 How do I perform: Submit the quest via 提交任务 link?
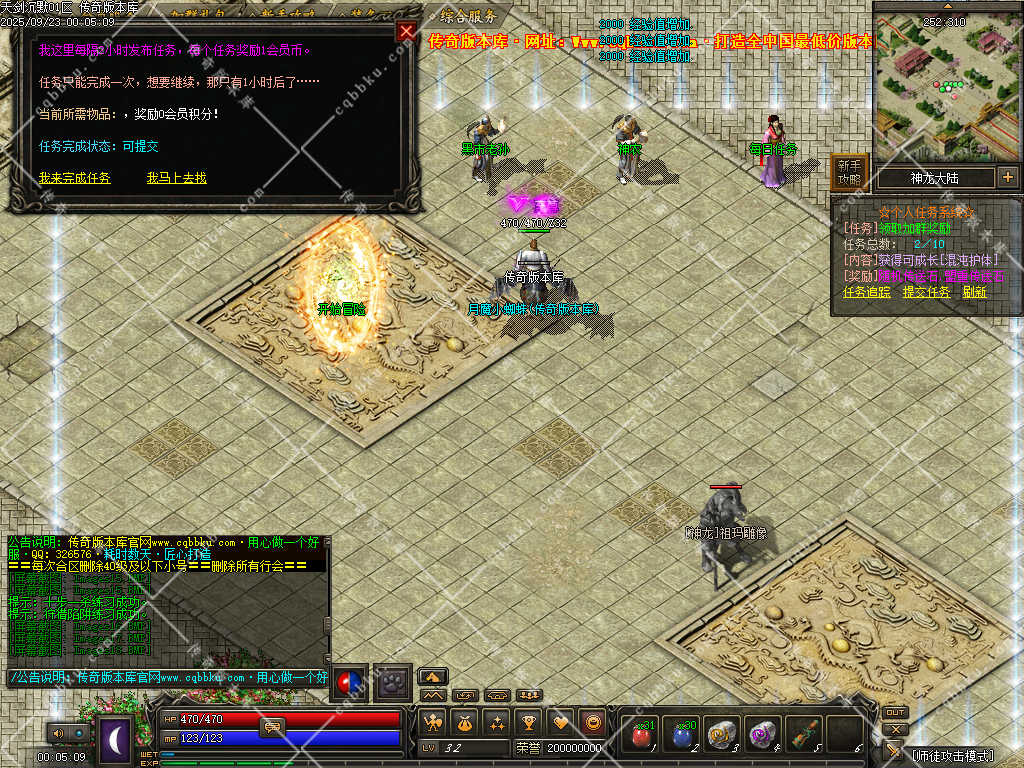(x=926, y=292)
